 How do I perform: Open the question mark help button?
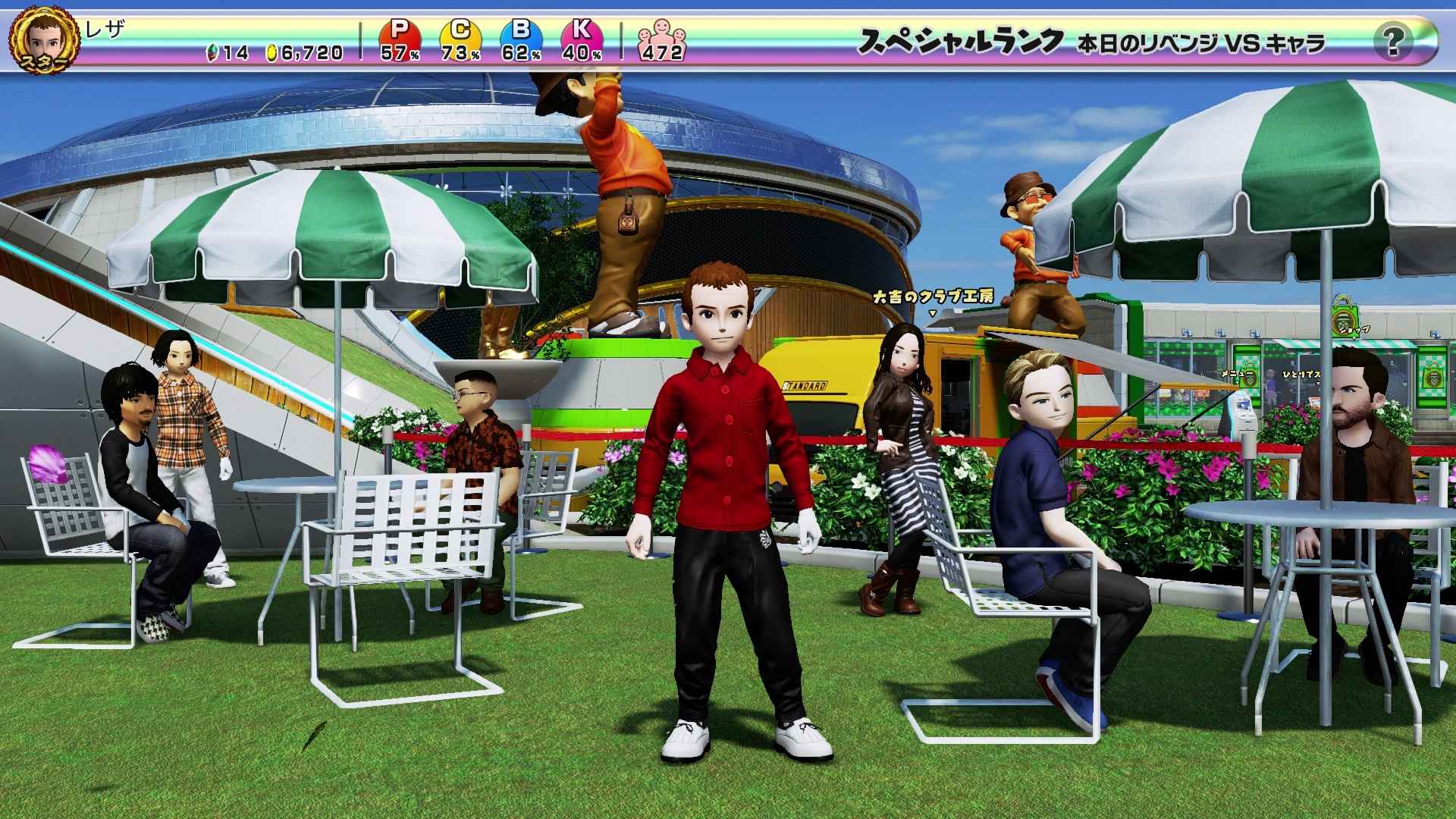pyautogui.click(x=1392, y=41)
